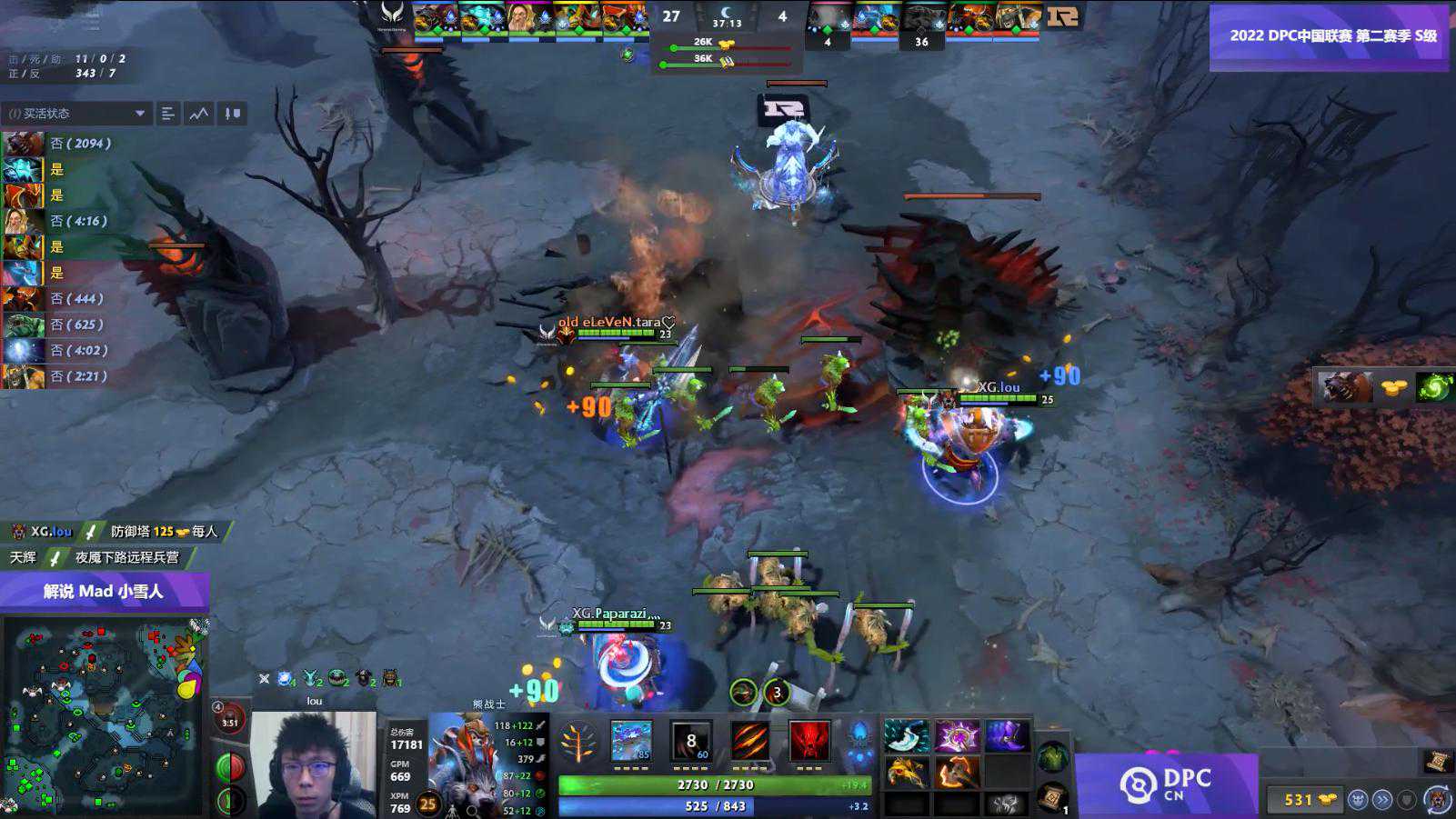The width and height of the screenshot is (1456, 819).
Task: Click the player webcam feed labeled lou
Action: (x=313, y=764)
